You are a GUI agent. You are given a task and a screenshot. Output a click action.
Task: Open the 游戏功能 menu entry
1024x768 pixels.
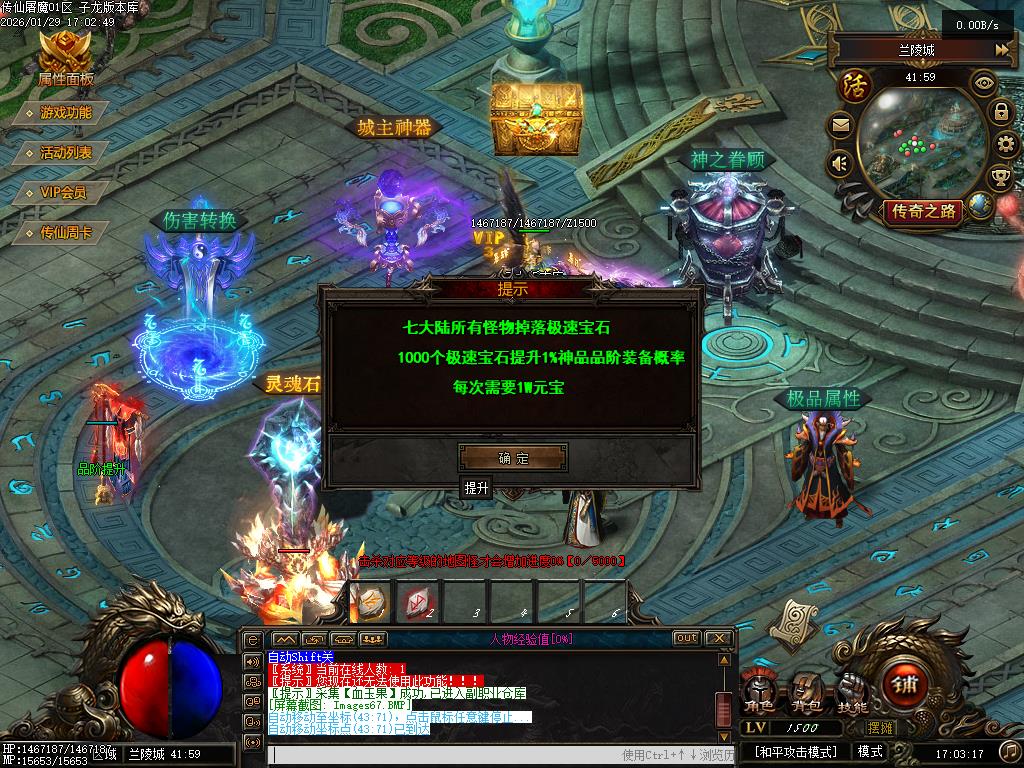[x=66, y=113]
